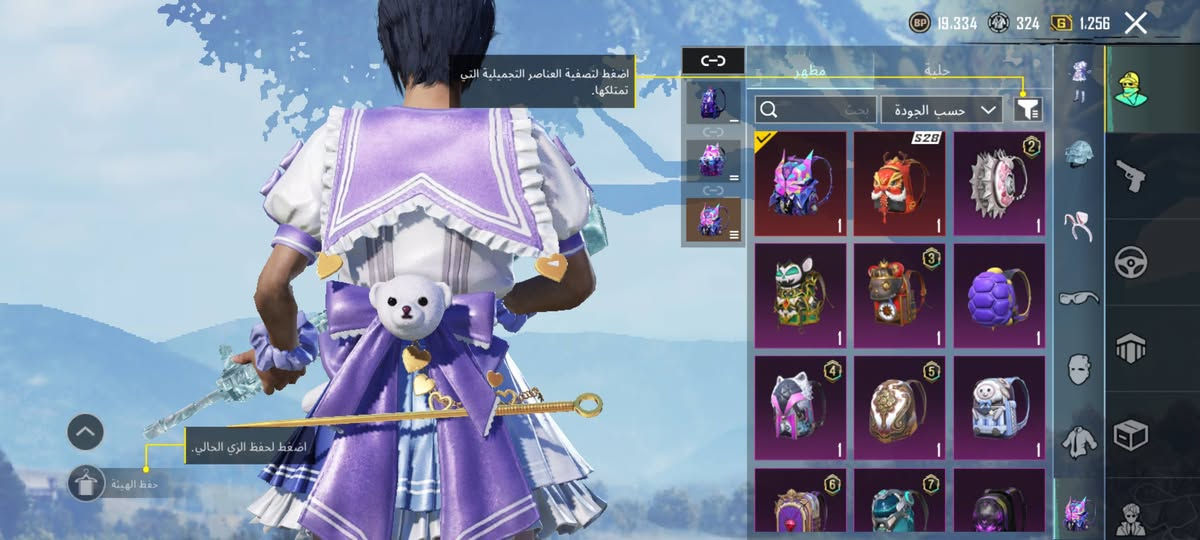Close the inventory with the X button
The width and height of the screenshot is (1200, 540).
tap(1135, 23)
